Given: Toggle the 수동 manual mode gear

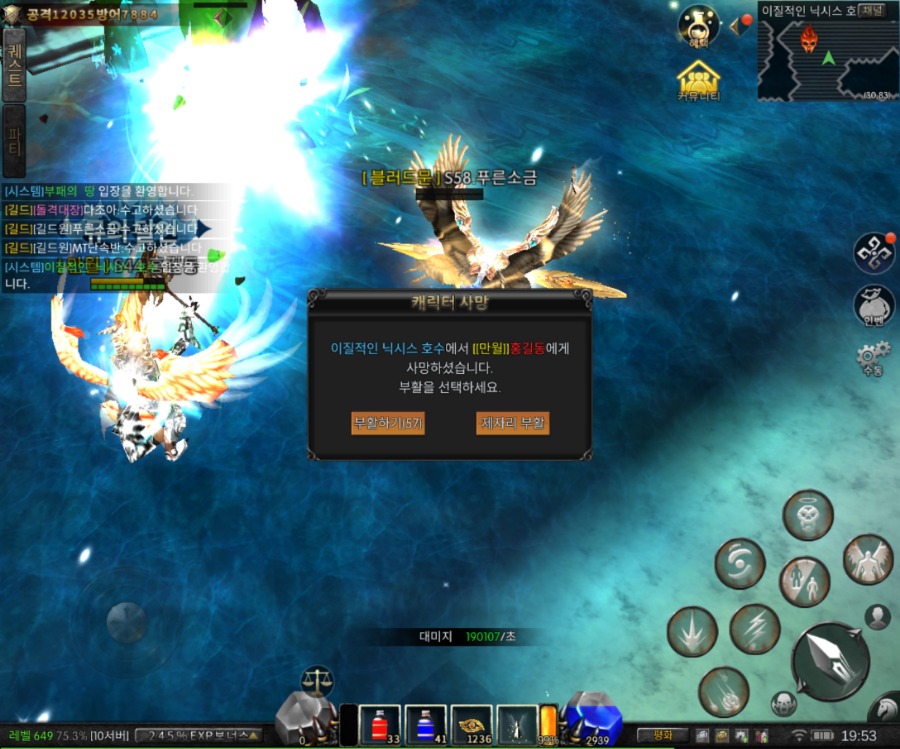Looking at the screenshot, I should pos(872,358).
